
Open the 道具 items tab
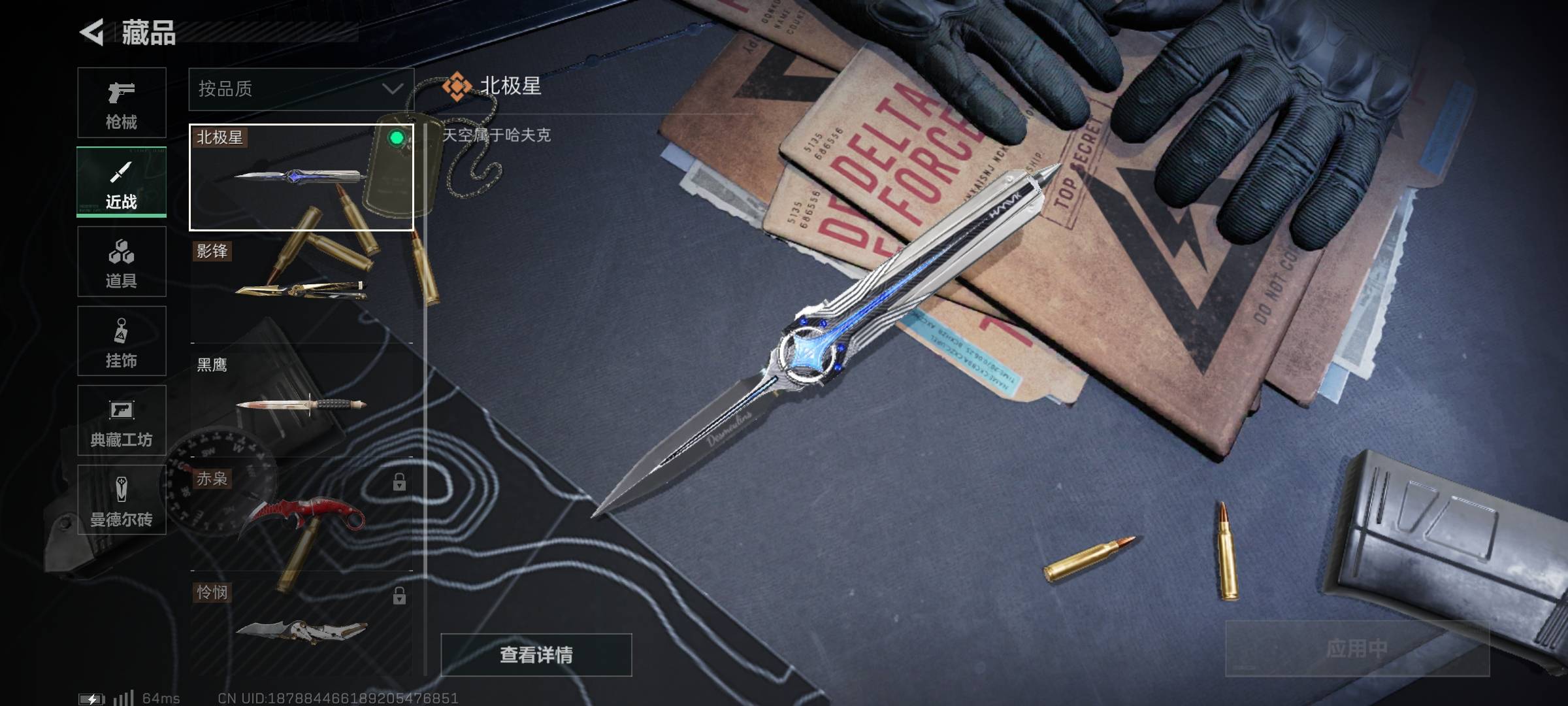[x=122, y=262]
